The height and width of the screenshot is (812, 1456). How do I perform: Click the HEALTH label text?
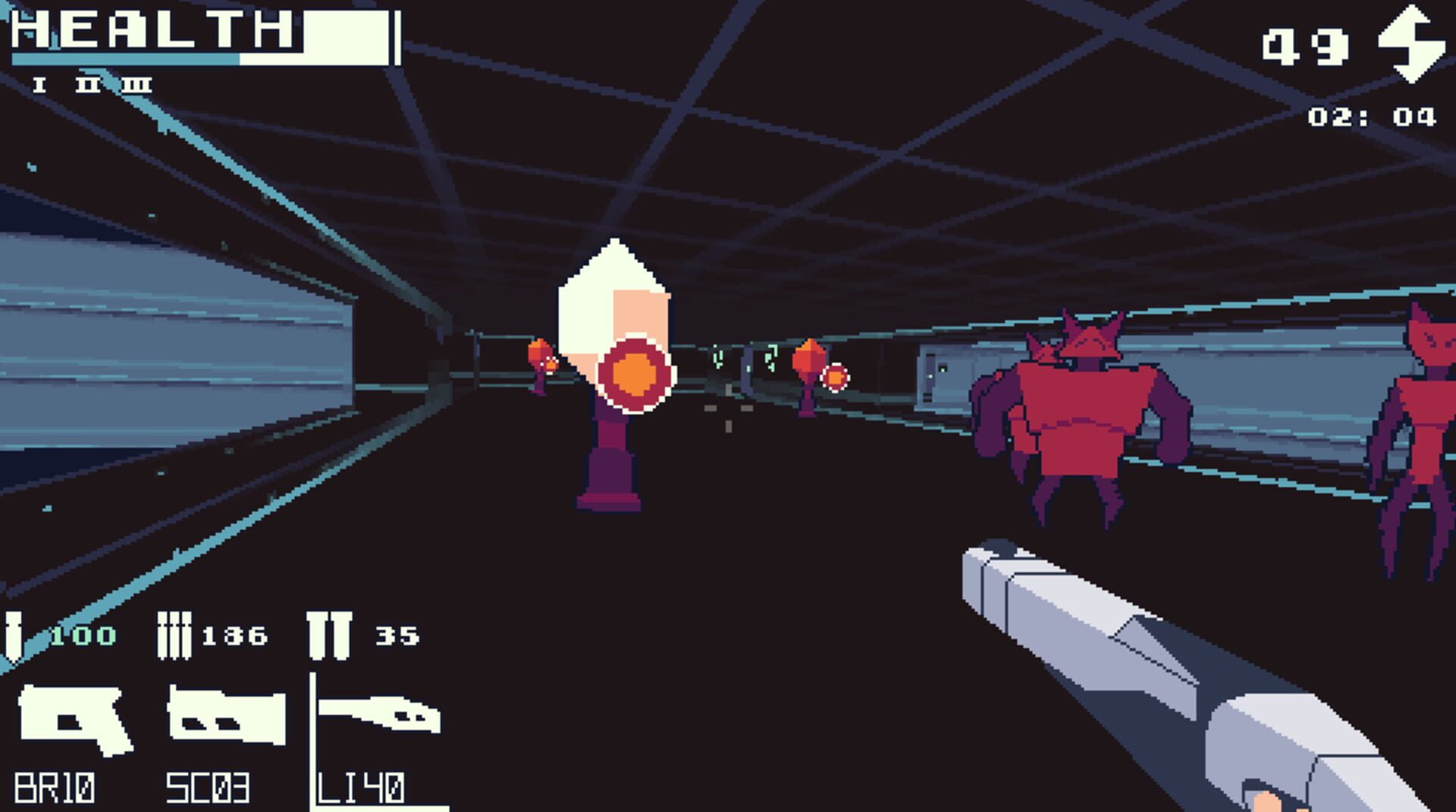coord(152,30)
